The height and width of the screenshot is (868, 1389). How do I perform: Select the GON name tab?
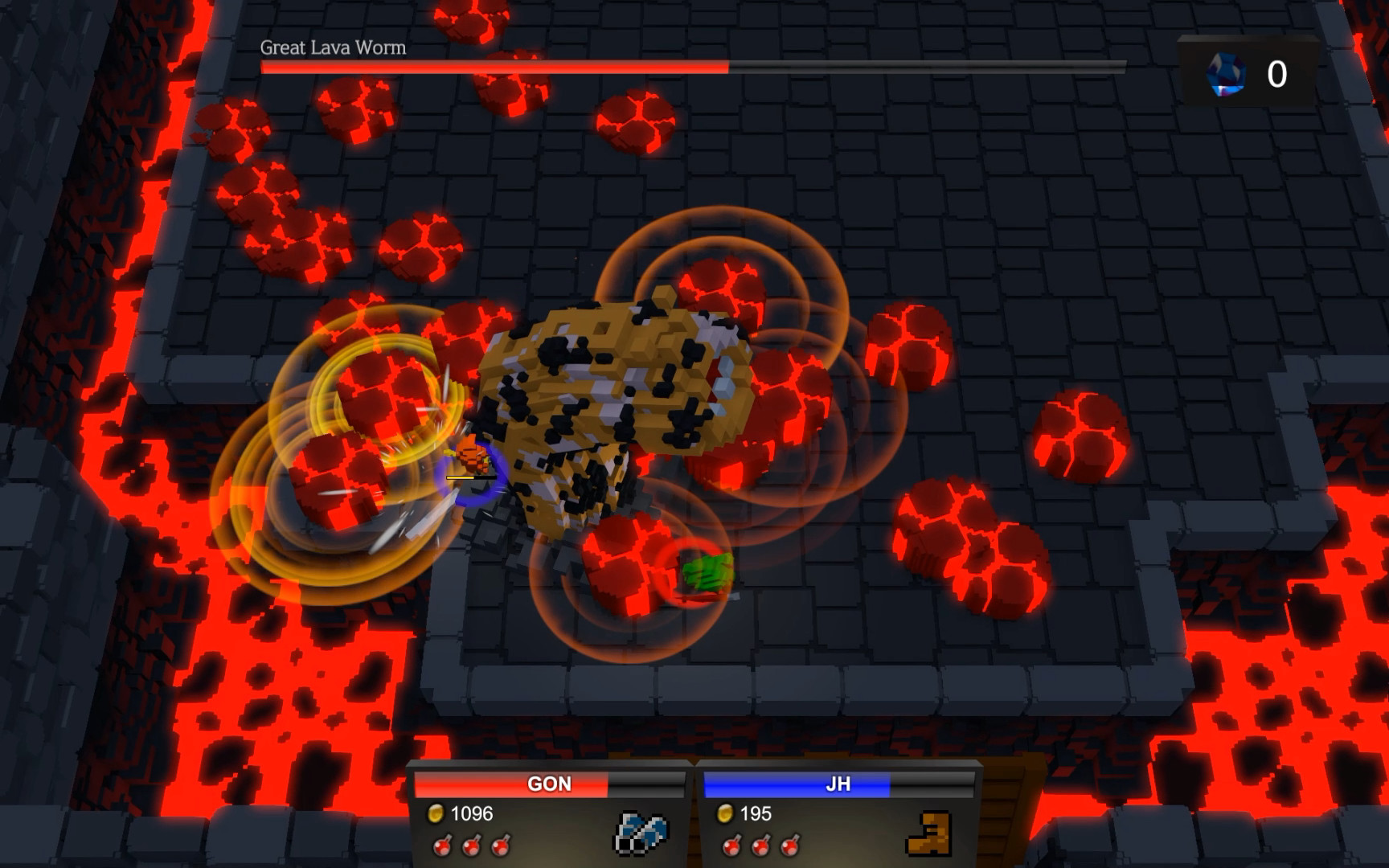551,784
